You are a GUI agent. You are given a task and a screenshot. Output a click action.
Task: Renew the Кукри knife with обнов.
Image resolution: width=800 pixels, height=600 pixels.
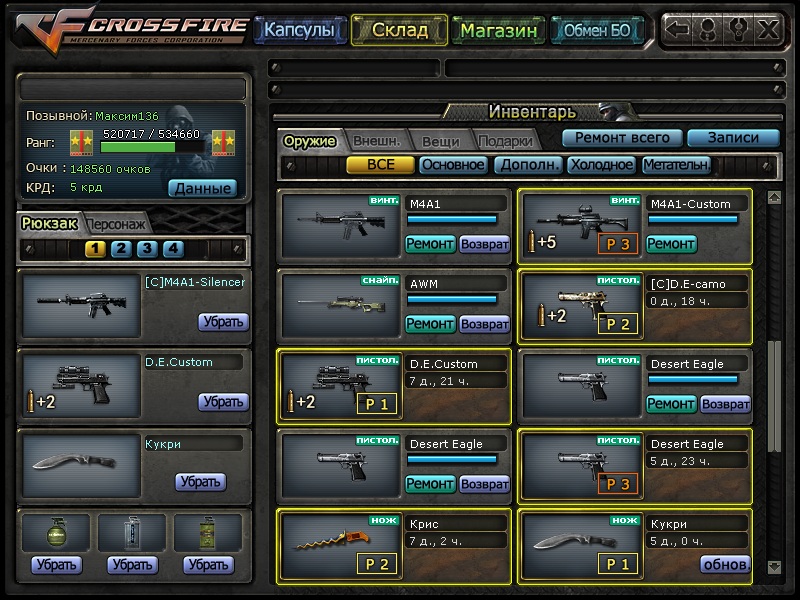click(725, 564)
